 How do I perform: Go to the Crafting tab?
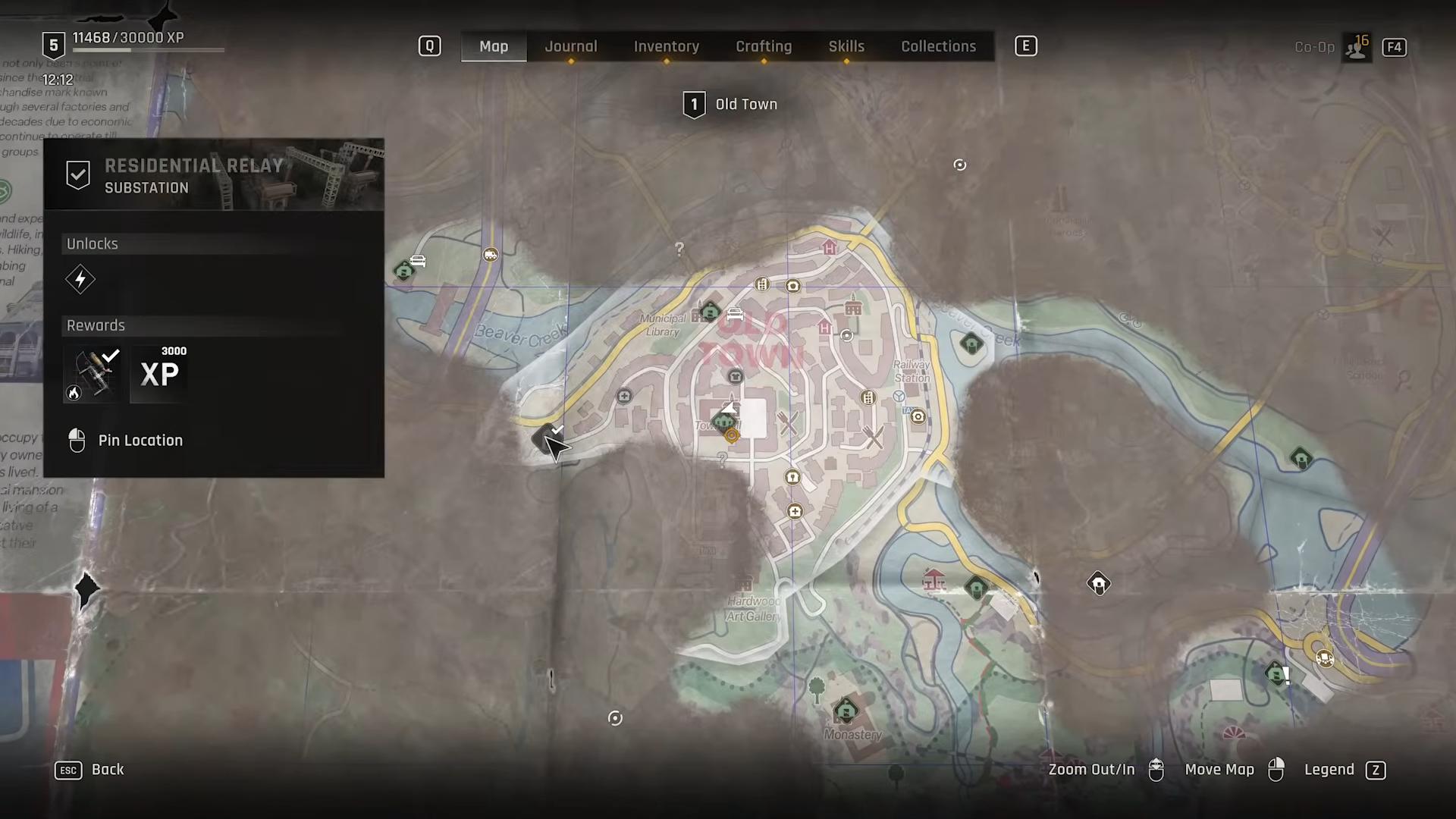coord(764,46)
